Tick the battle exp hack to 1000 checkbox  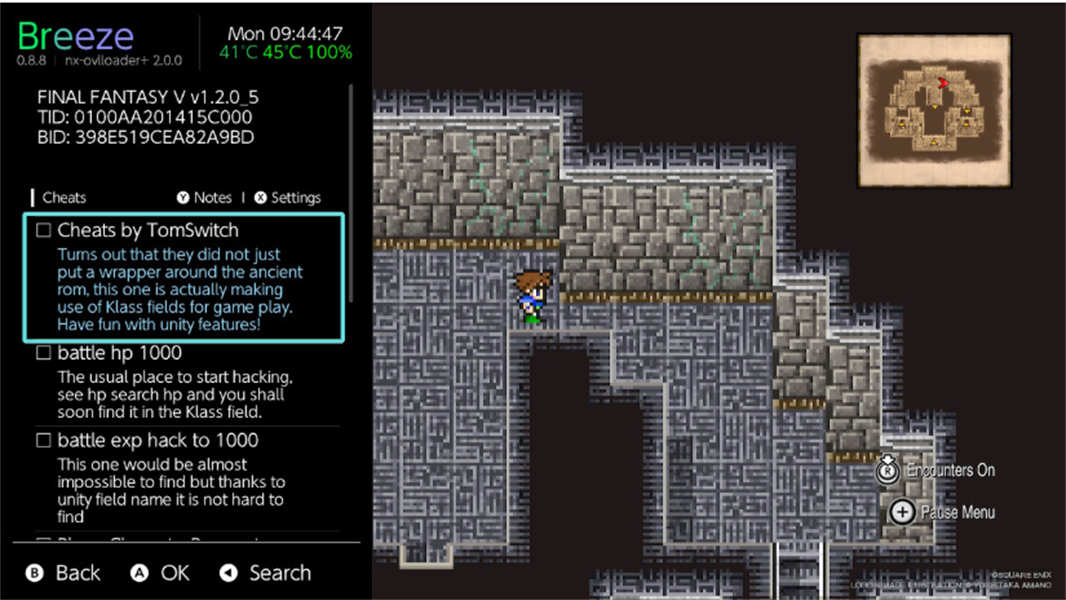click(44, 441)
